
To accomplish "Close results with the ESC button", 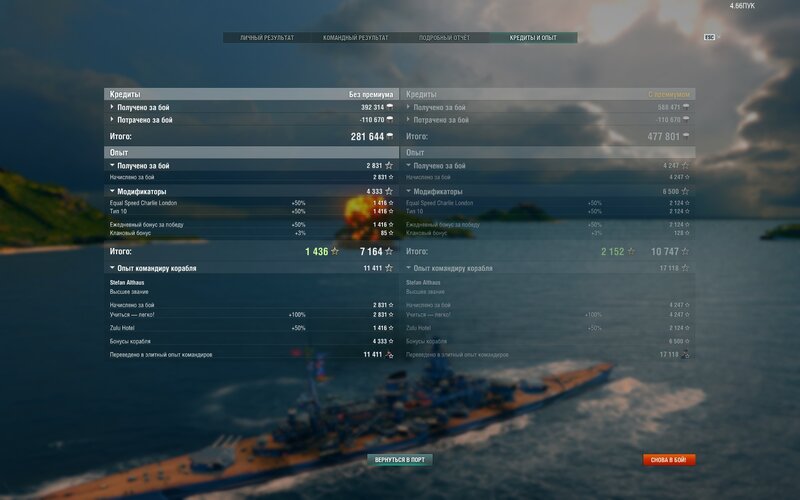I will (x=709, y=38).
